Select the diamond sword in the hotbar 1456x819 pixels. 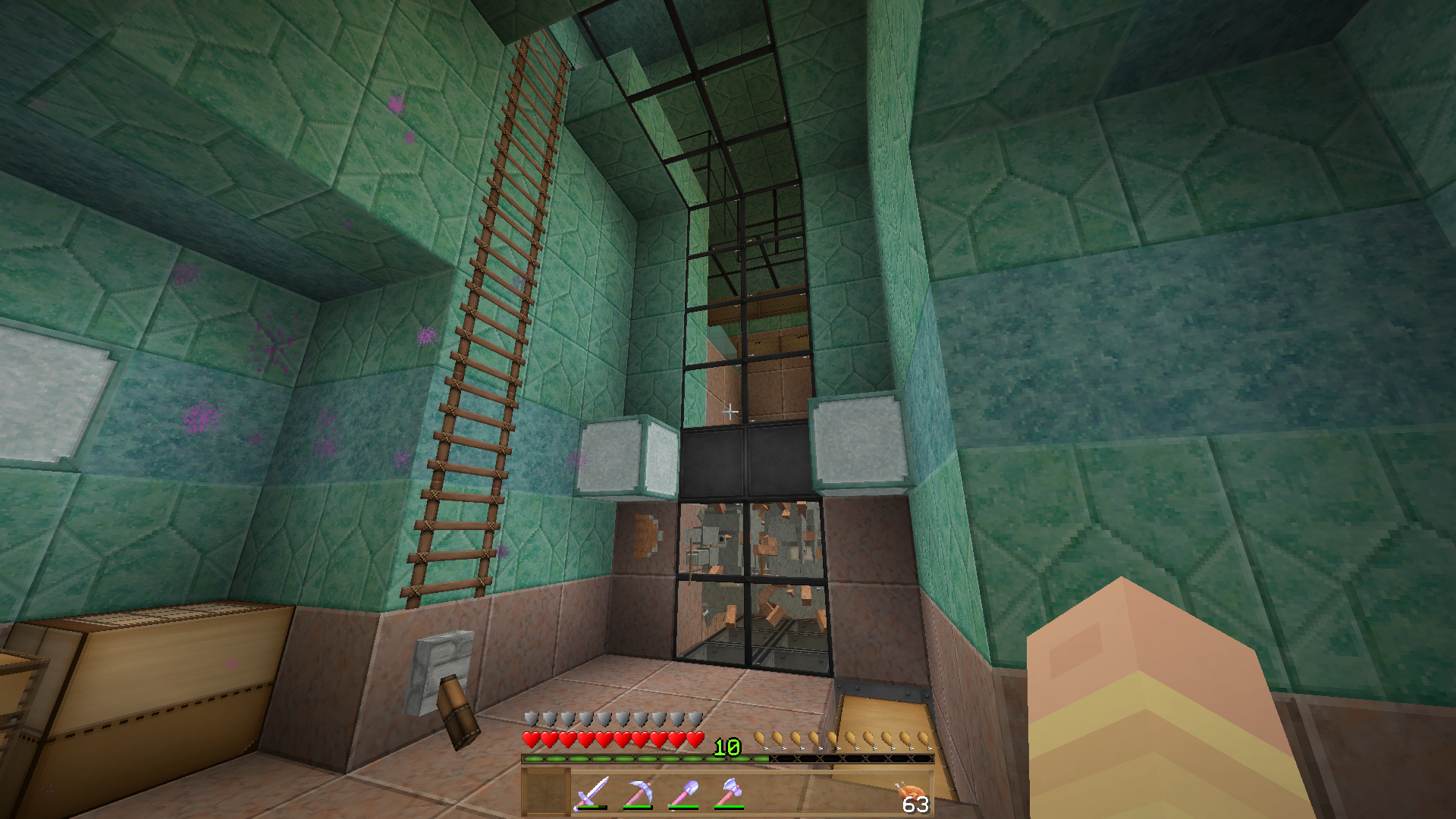click(x=591, y=790)
